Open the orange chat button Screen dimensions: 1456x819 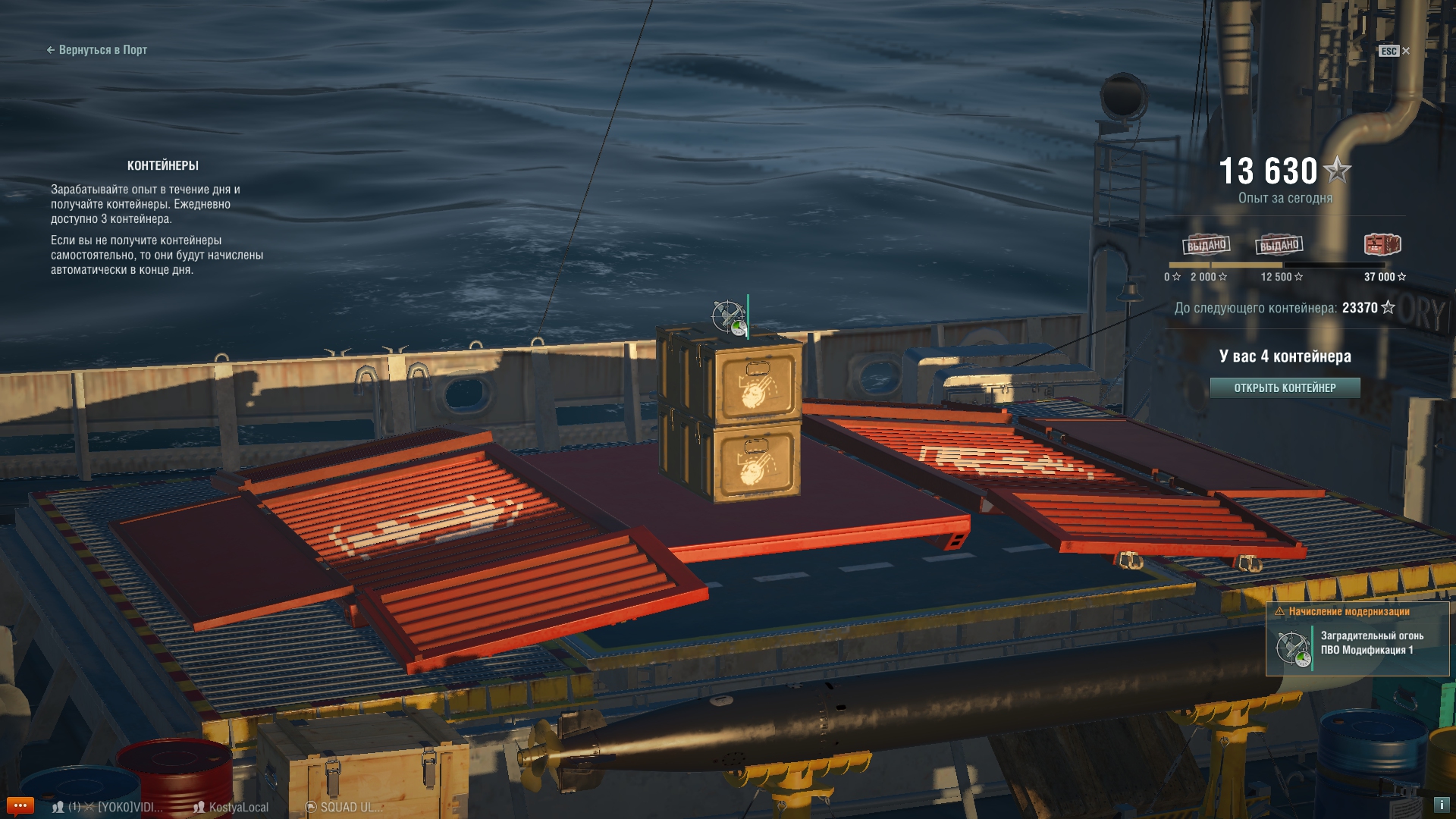20,805
